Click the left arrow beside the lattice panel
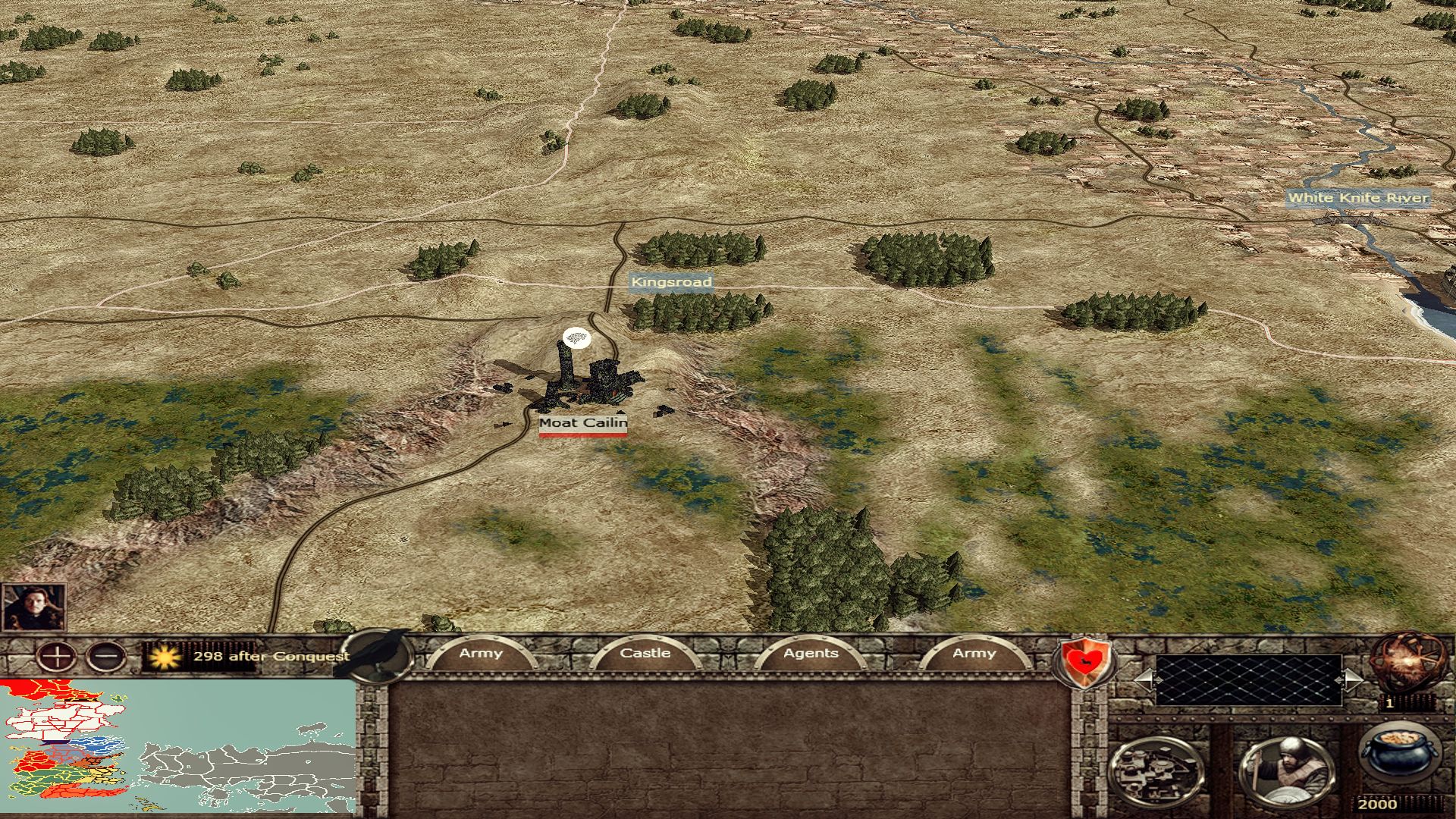This screenshot has width=1456, height=819. pos(1144,679)
